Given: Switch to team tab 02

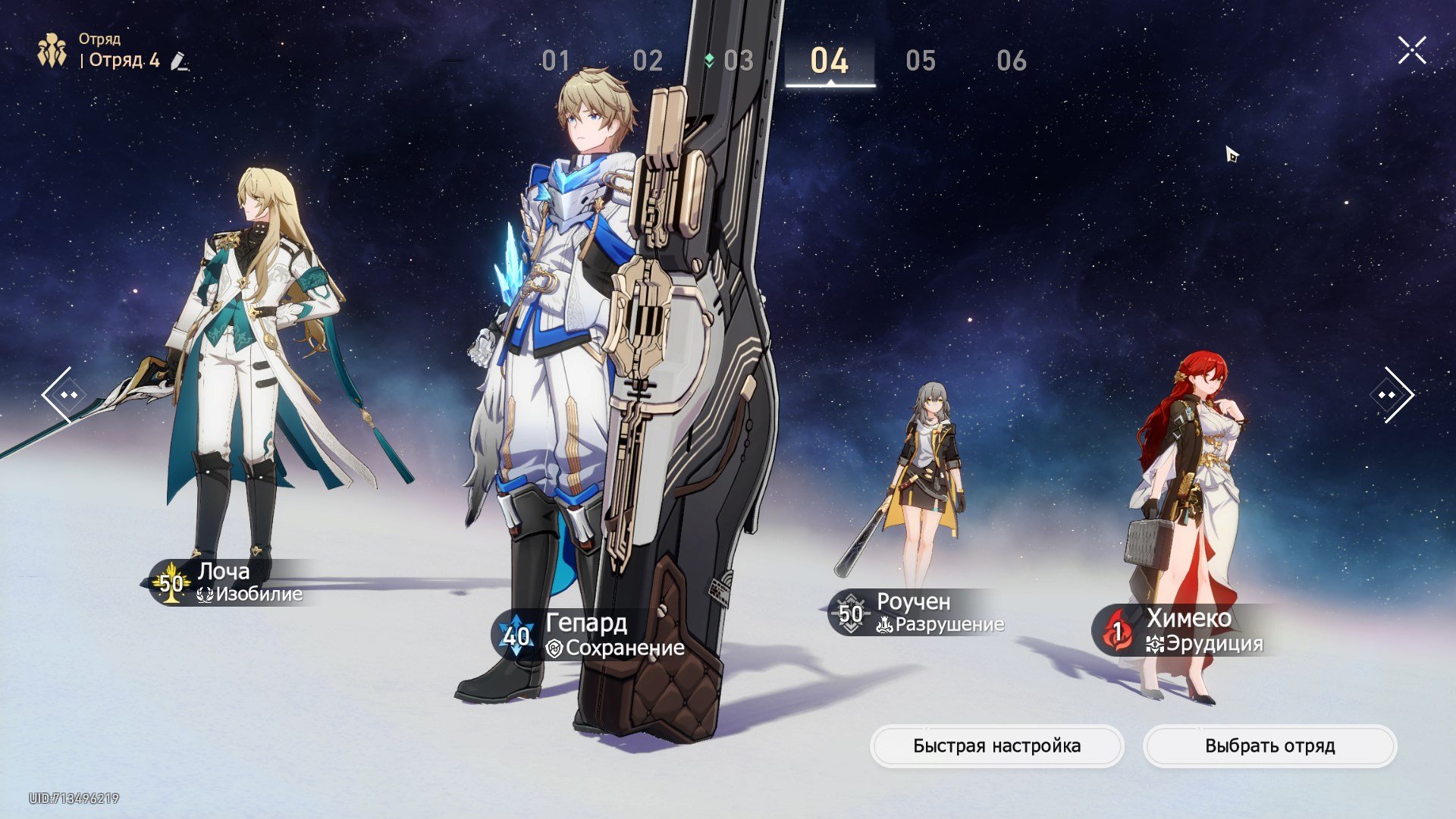Looking at the screenshot, I should (648, 61).
